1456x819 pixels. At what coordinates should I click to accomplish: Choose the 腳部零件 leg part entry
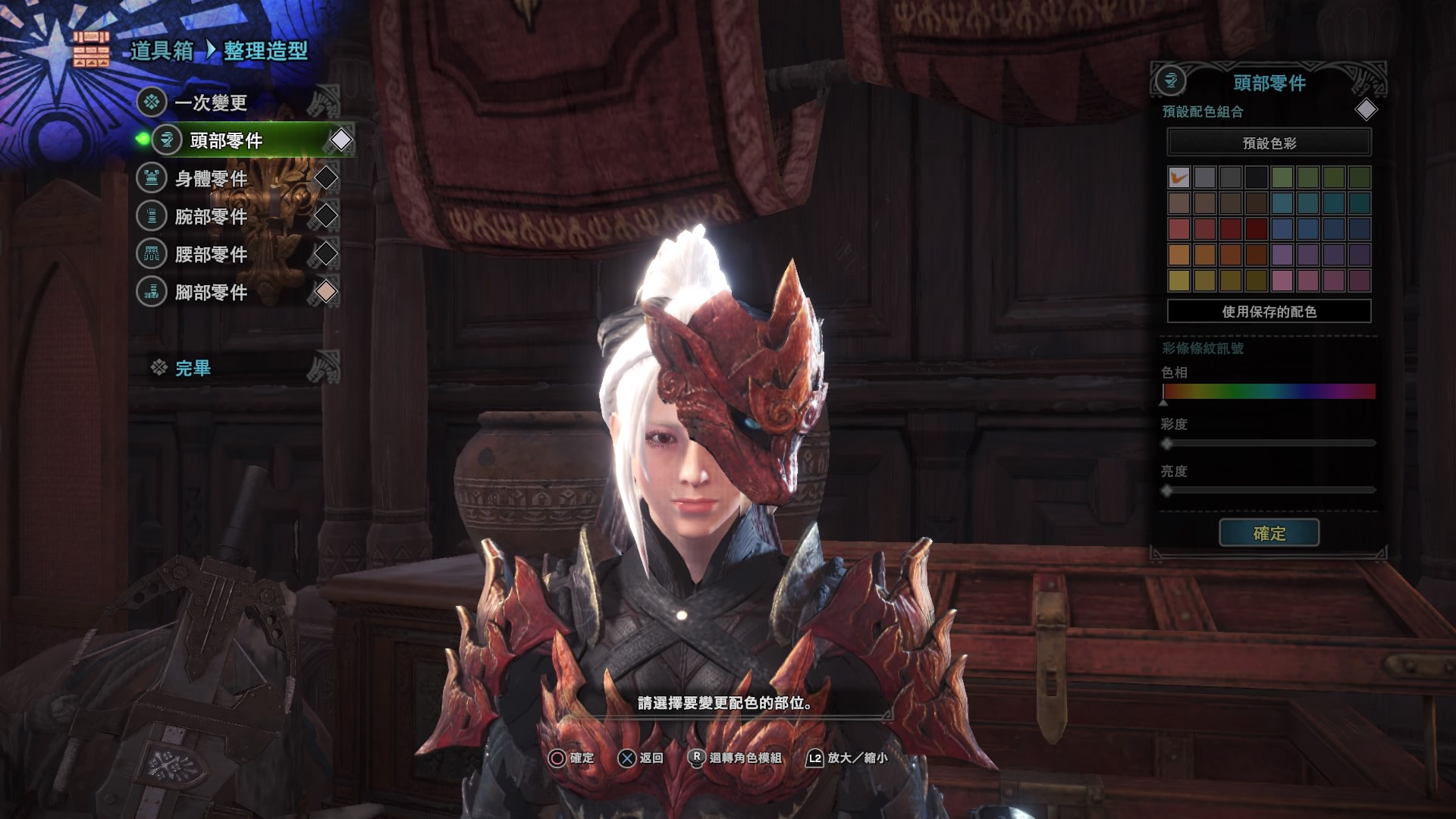pos(211,292)
